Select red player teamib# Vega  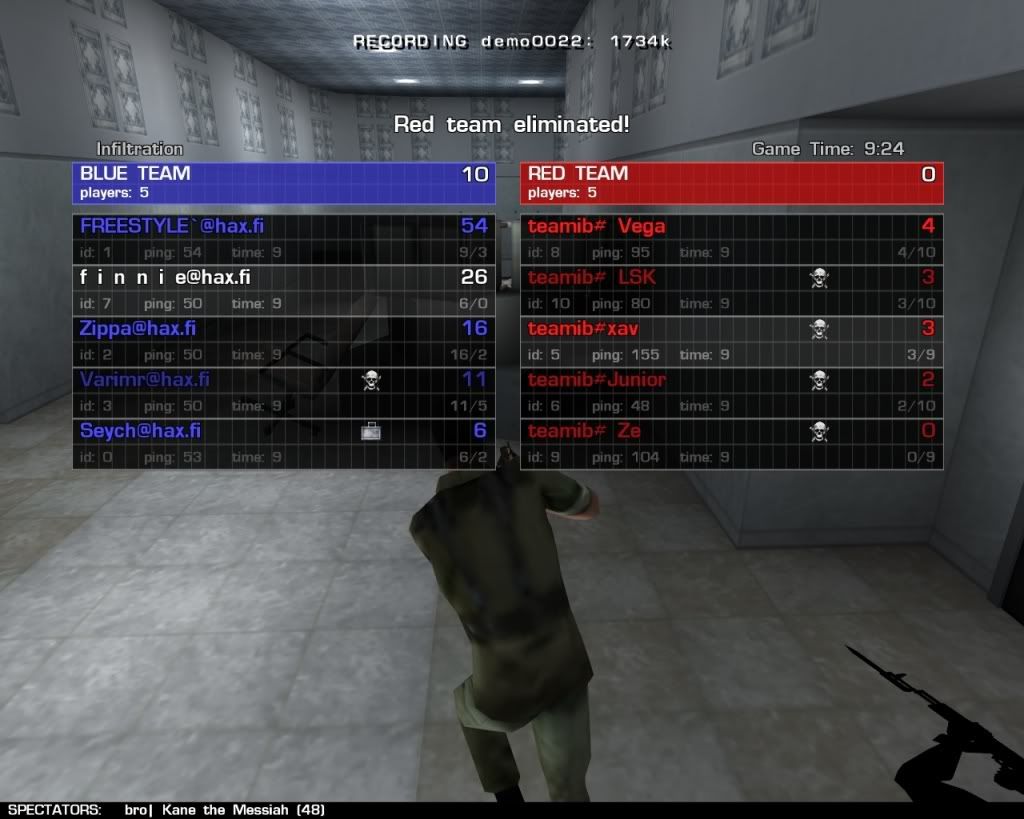coord(731,238)
